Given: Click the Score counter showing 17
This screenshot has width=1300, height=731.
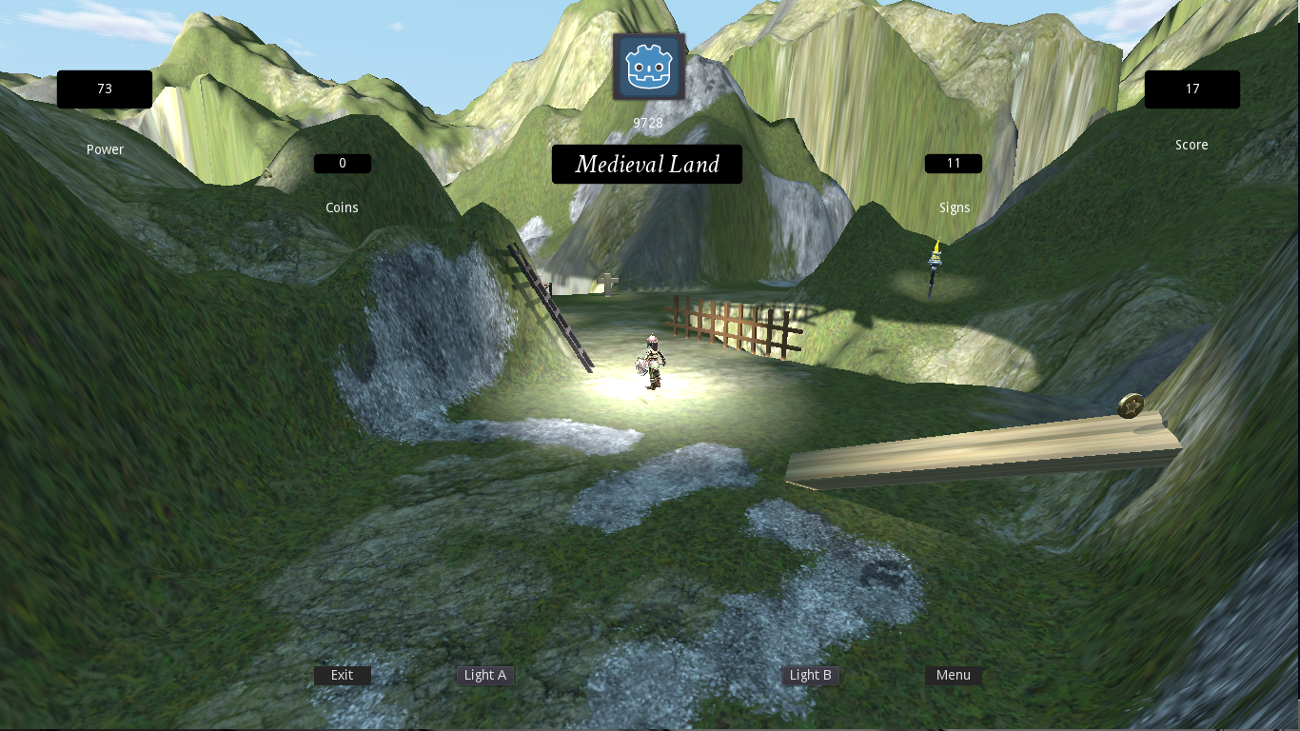Looking at the screenshot, I should tap(1192, 89).
